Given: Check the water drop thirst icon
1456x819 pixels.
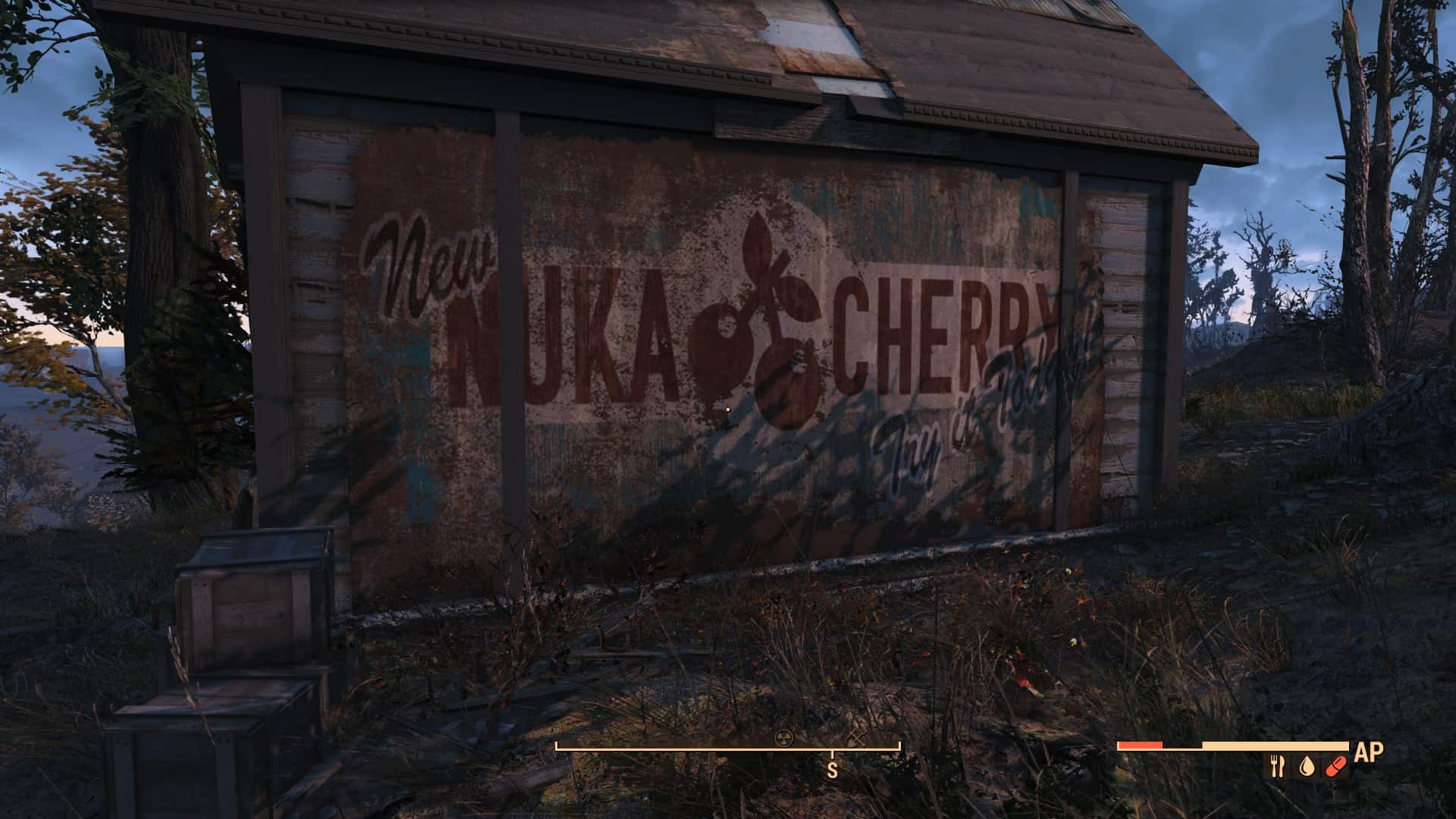Looking at the screenshot, I should [x=1306, y=767].
